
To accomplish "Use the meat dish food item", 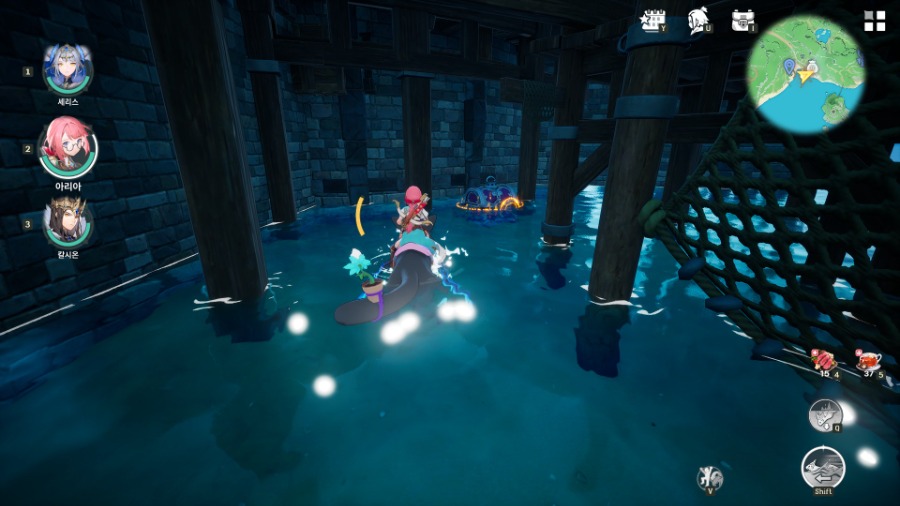I will point(825,362).
